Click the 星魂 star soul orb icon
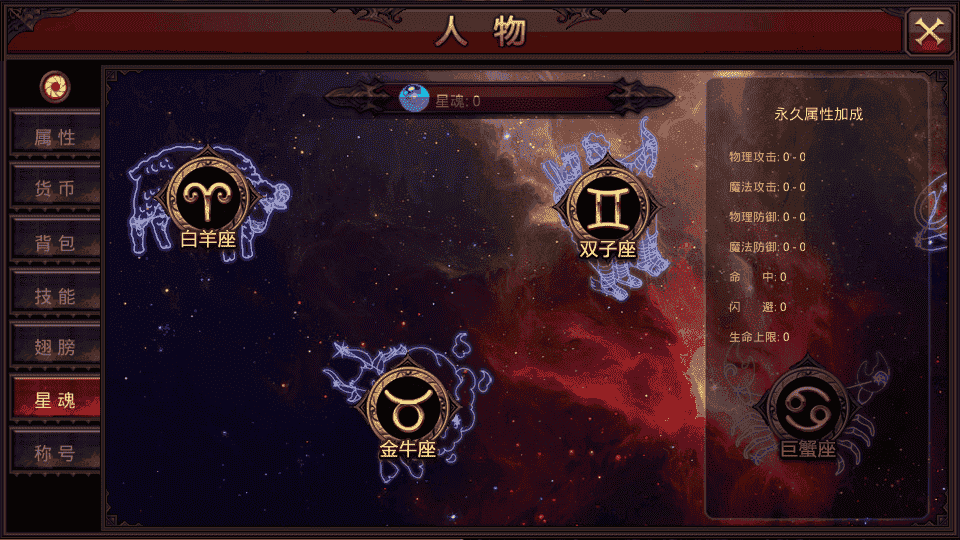 414,98
